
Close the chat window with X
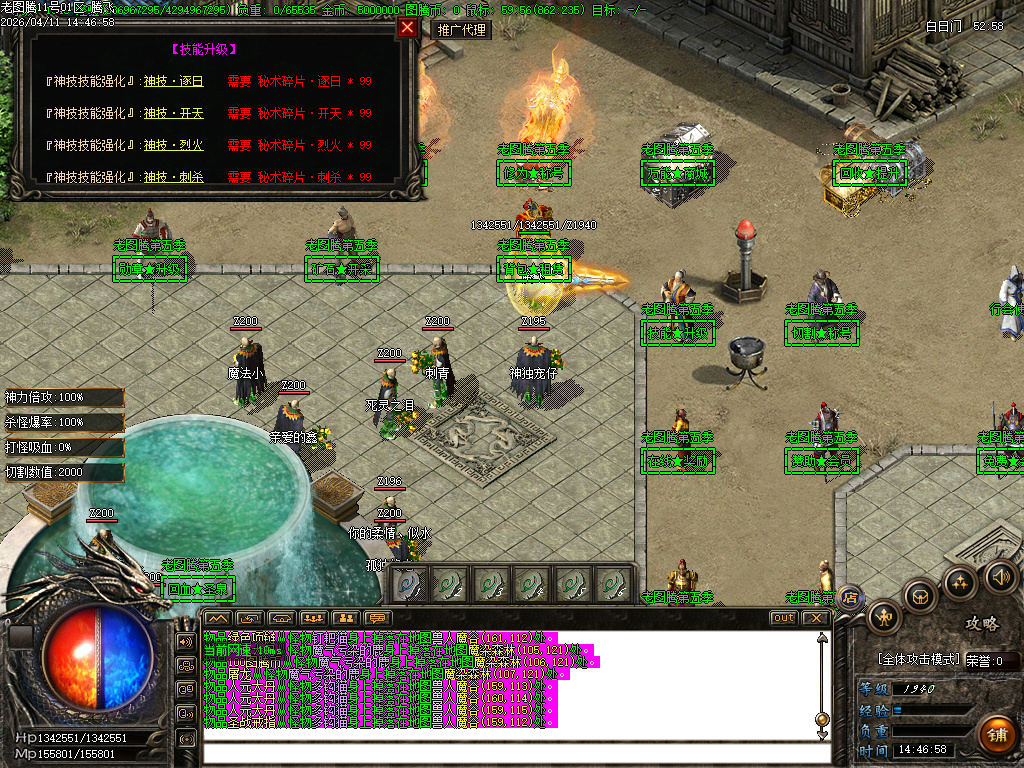[x=816, y=618]
